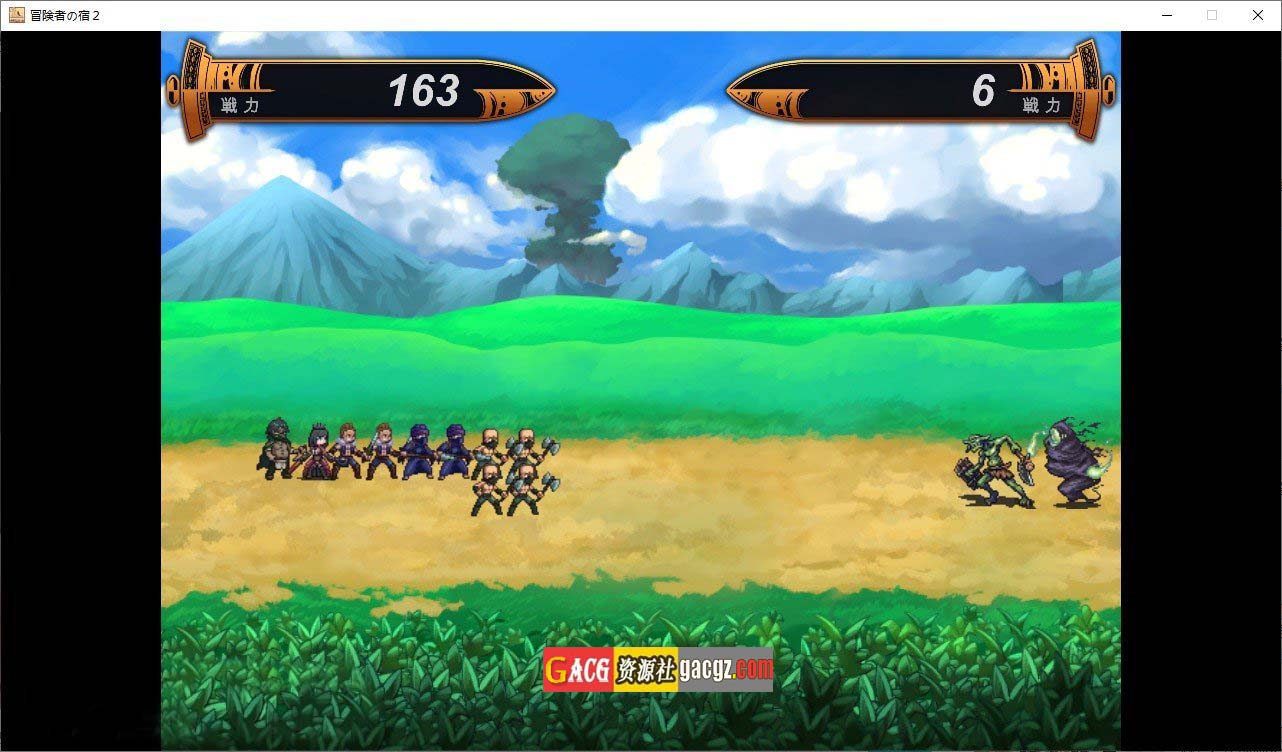The image size is (1282, 752).
Task: Minimize the game window
Action: (1166, 15)
